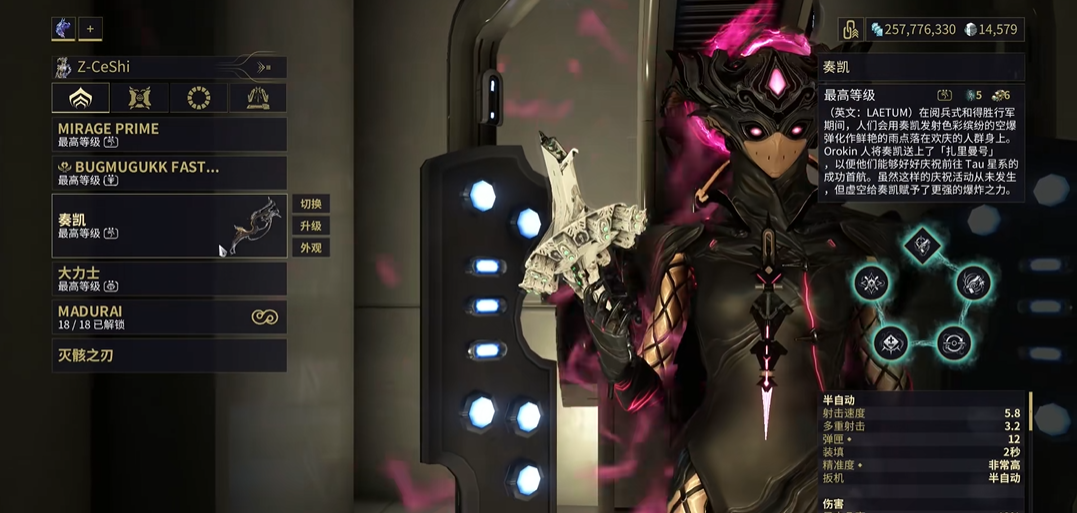The width and height of the screenshot is (1077, 513).
Task: Open the 外观 (appearance) button
Action: pyautogui.click(x=310, y=248)
